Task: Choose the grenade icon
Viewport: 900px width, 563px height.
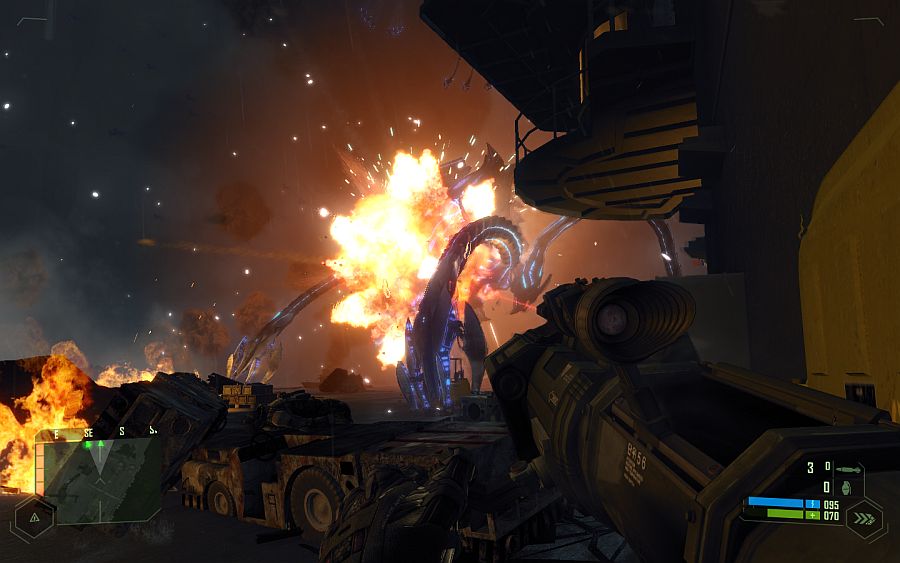Action: (846, 488)
